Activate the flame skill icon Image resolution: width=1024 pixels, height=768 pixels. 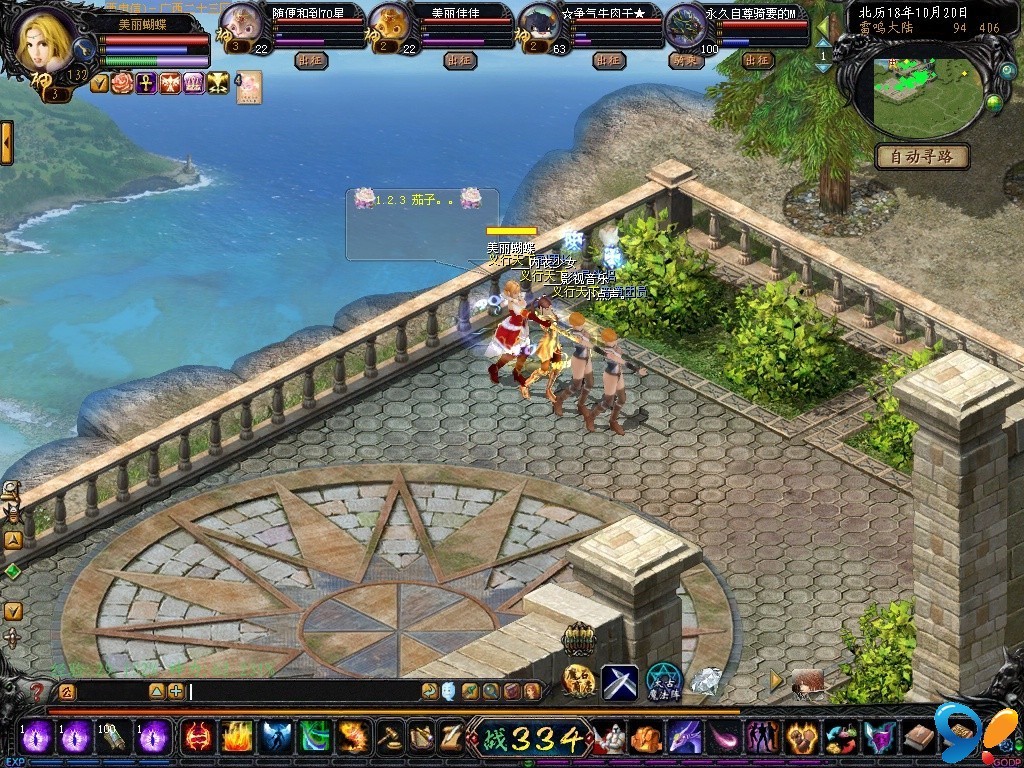click(236, 738)
